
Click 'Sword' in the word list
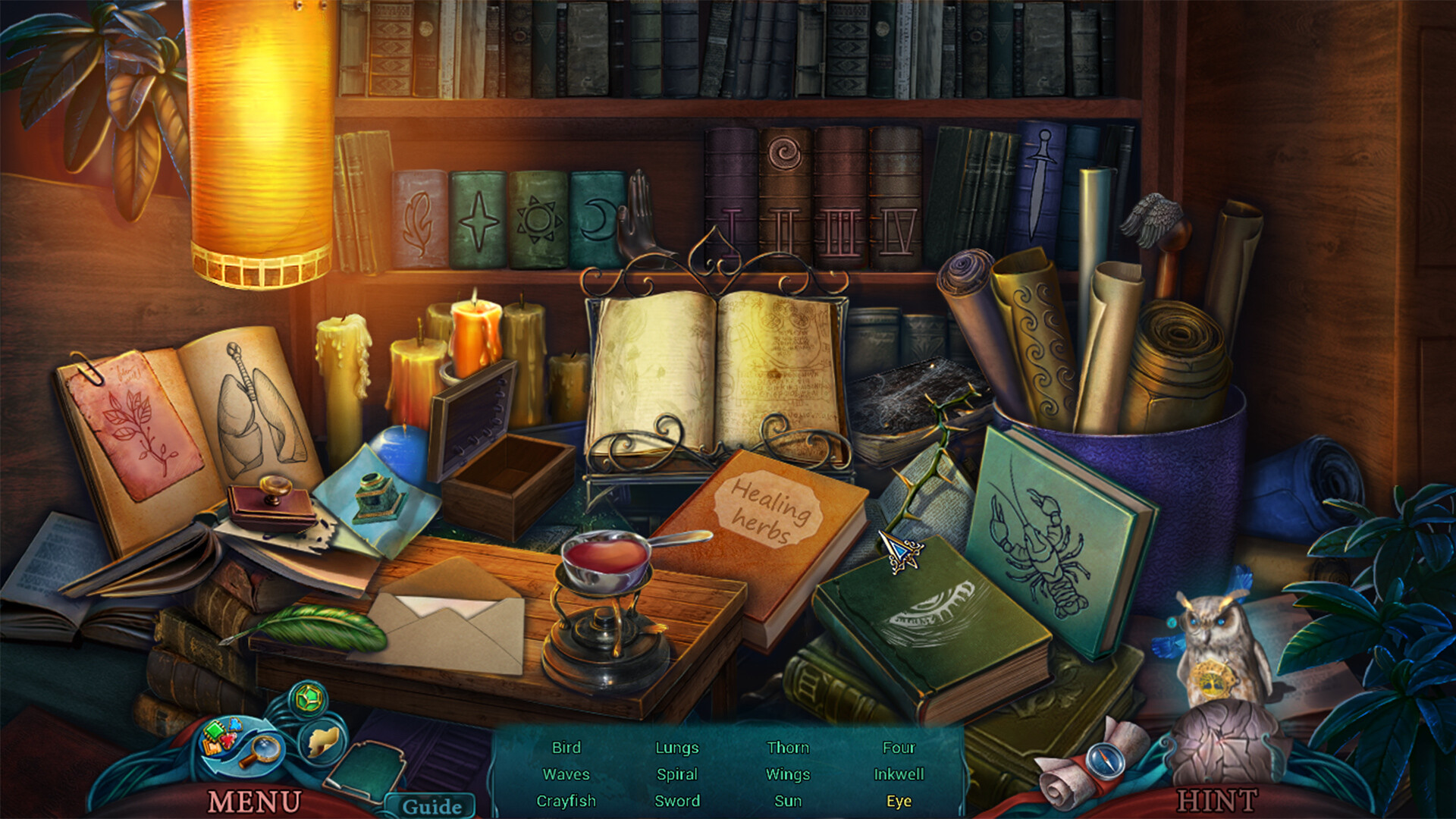click(x=677, y=801)
